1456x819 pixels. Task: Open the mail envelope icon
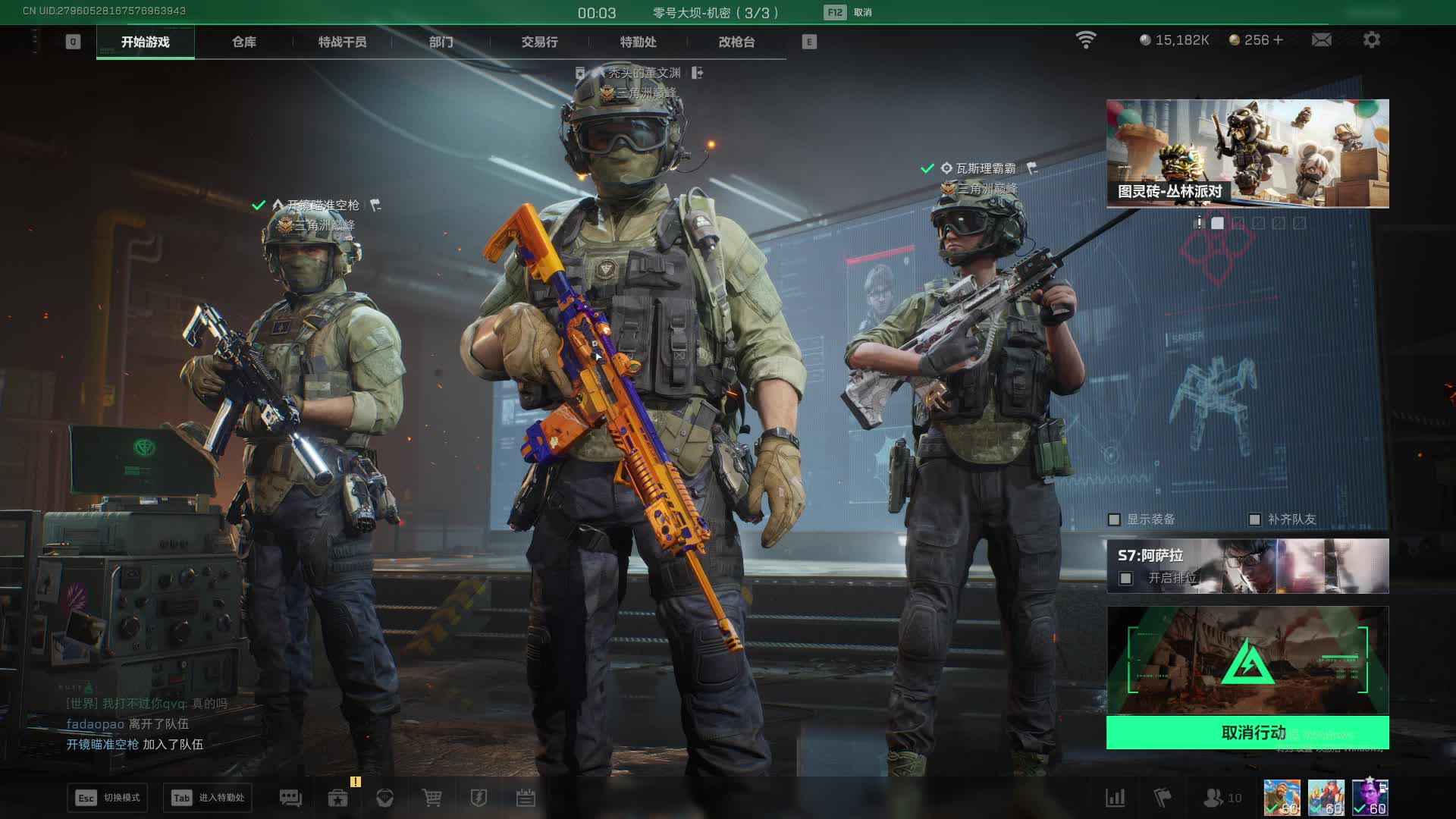[x=1321, y=39]
